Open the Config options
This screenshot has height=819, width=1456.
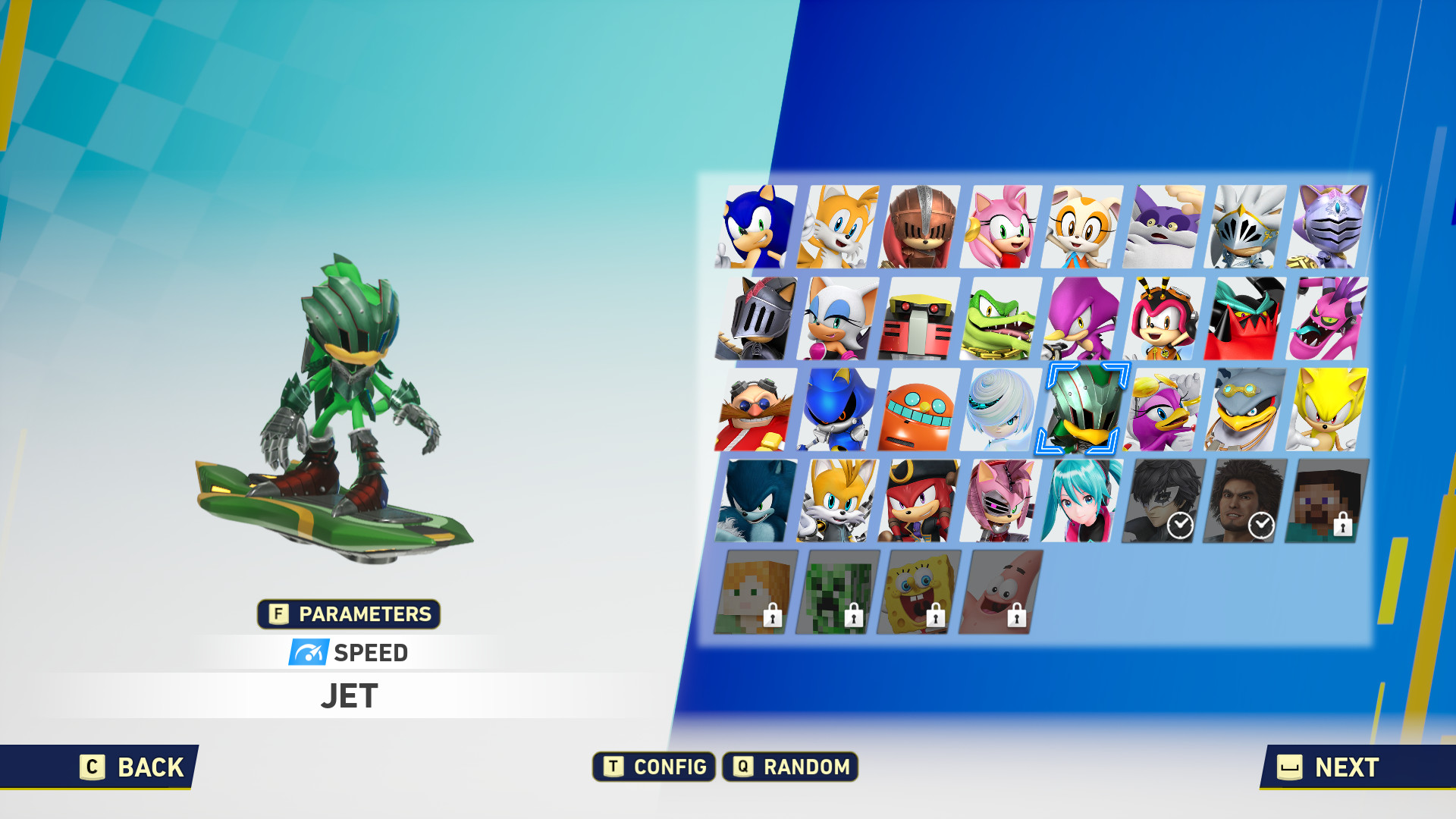[654, 767]
